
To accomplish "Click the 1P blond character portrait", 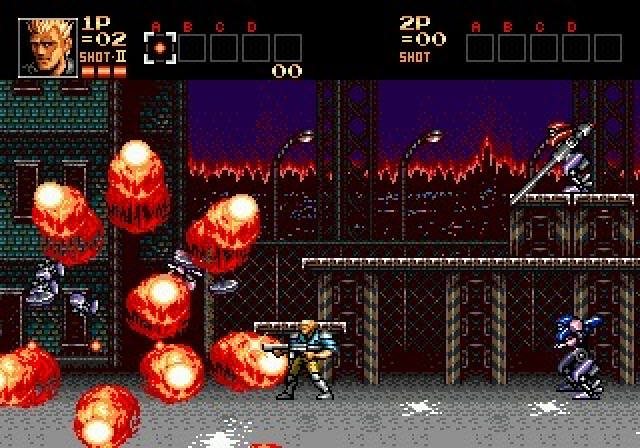I will (x=47, y=47).
